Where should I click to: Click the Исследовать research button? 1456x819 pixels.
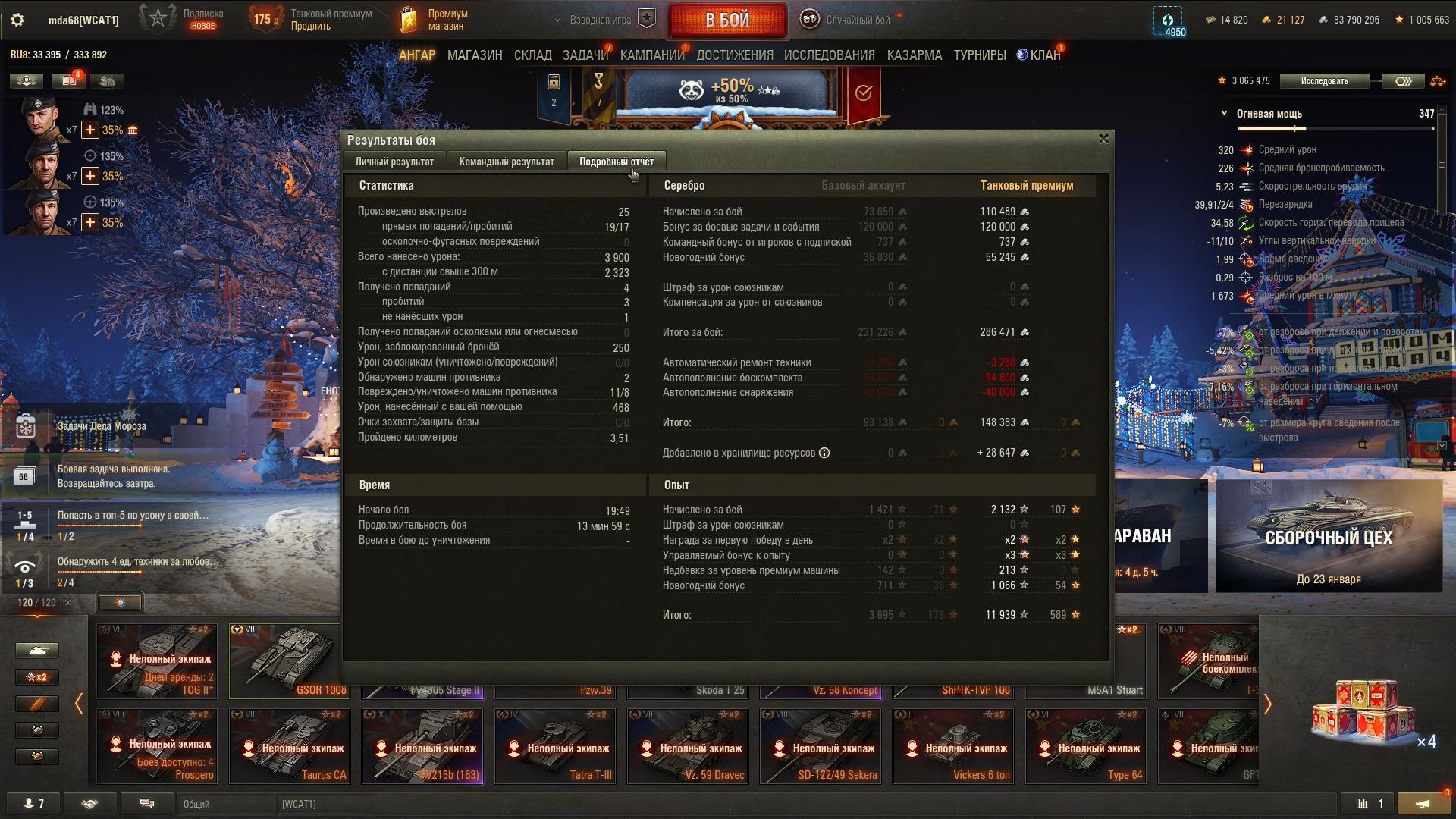coord(1324,81)
